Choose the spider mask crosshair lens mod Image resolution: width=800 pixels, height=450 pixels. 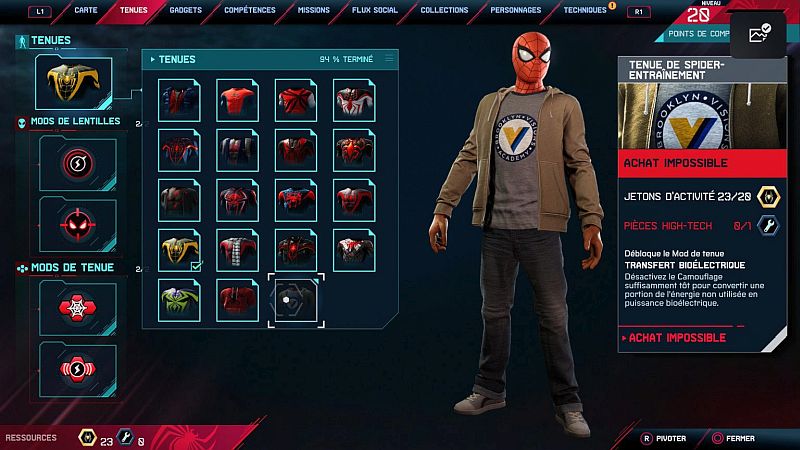click(x=77, y=221)
